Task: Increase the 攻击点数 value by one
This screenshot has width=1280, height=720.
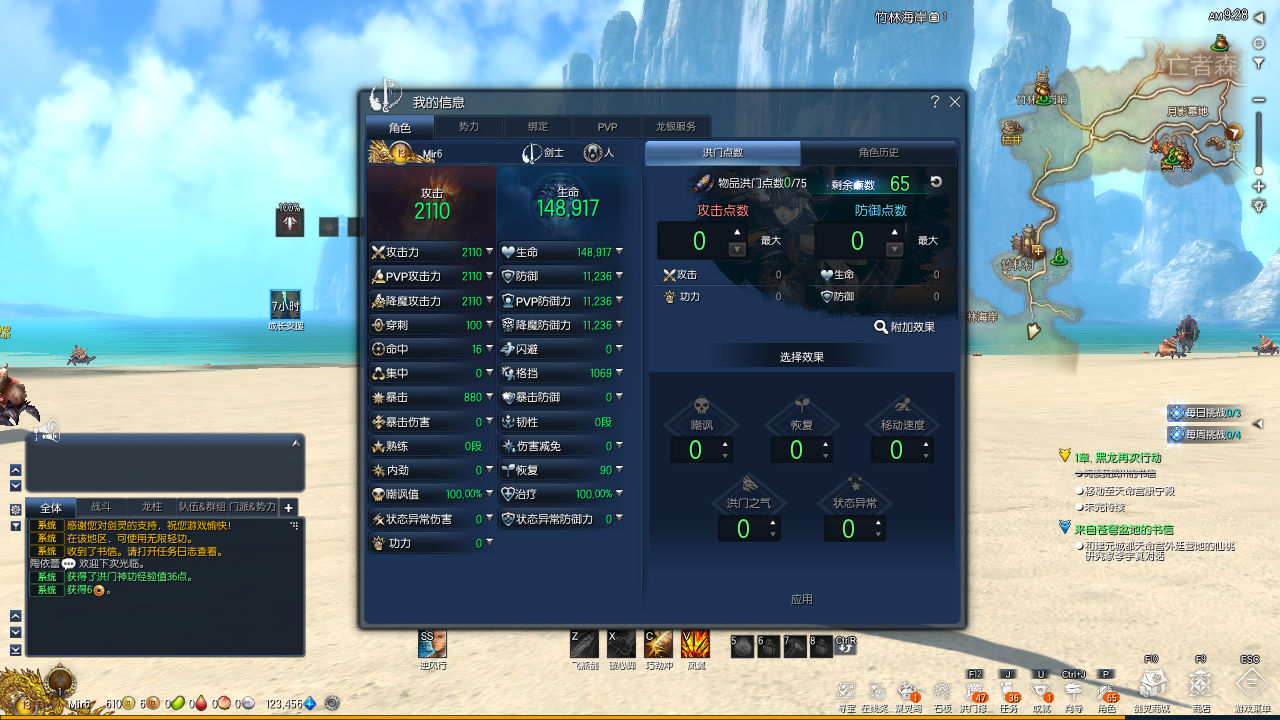Action: tap(737, 232)
